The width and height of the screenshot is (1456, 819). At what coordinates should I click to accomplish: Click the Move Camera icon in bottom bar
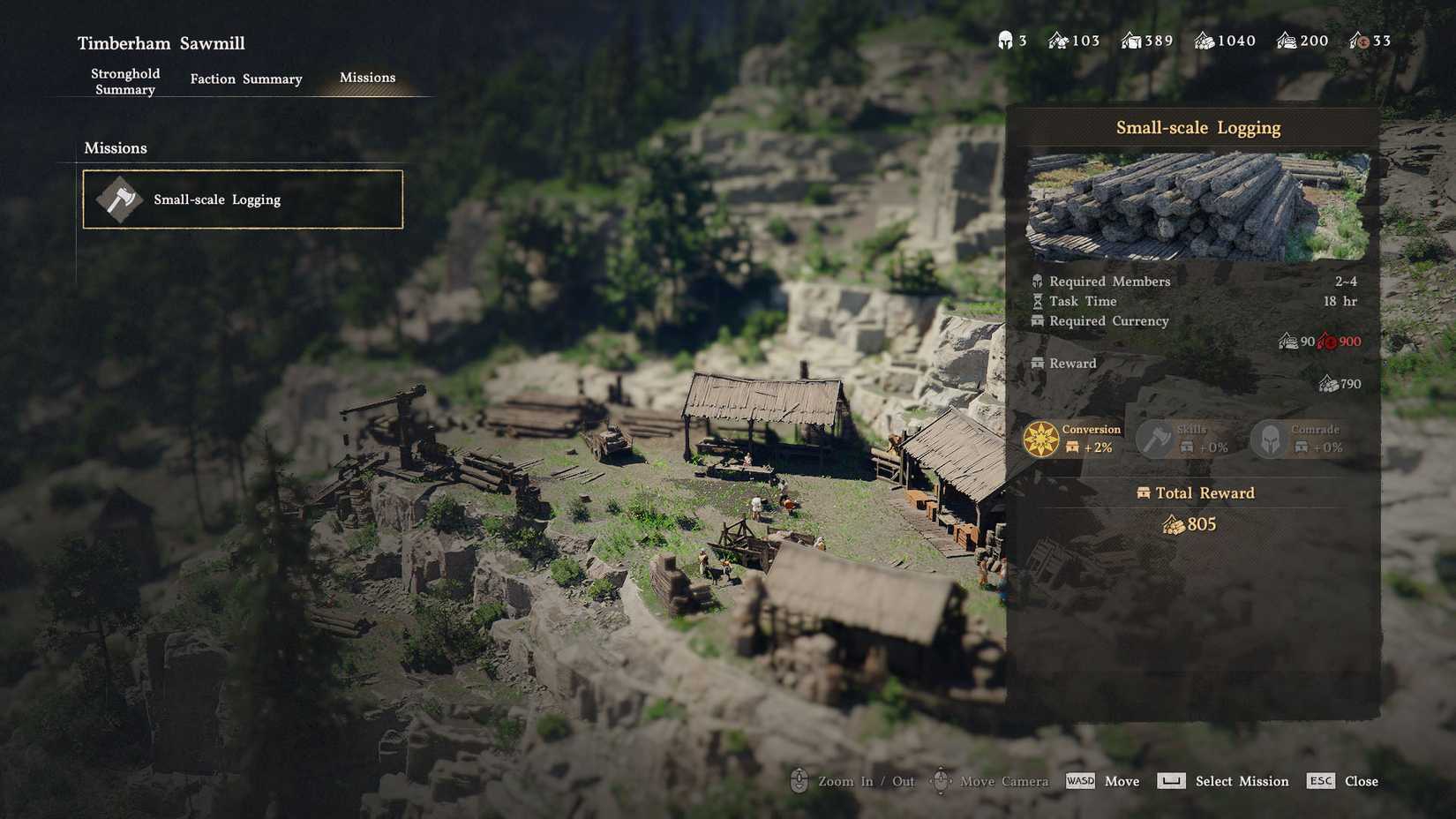coord(941,781)
